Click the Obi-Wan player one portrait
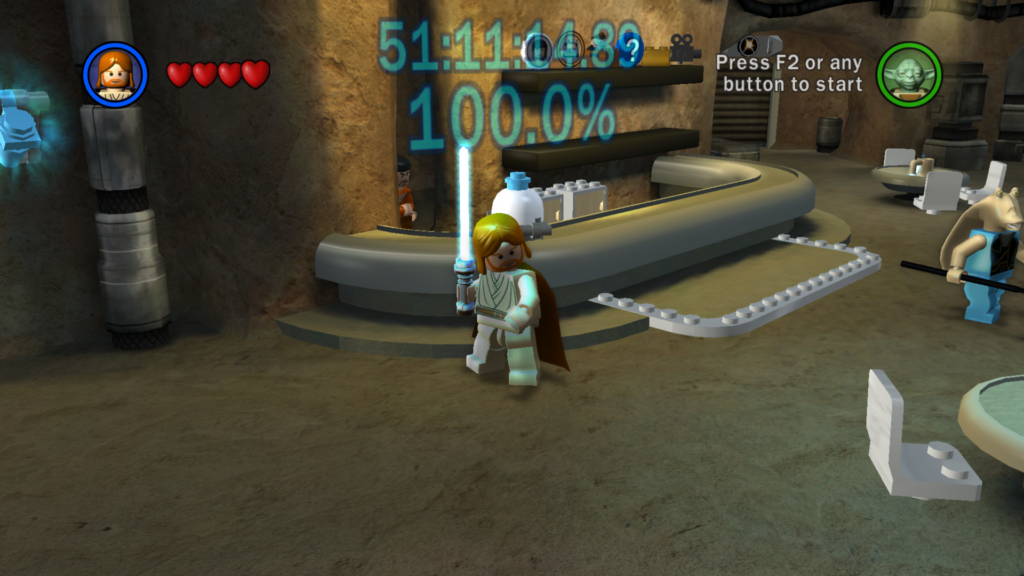 (x=115, y=74)
